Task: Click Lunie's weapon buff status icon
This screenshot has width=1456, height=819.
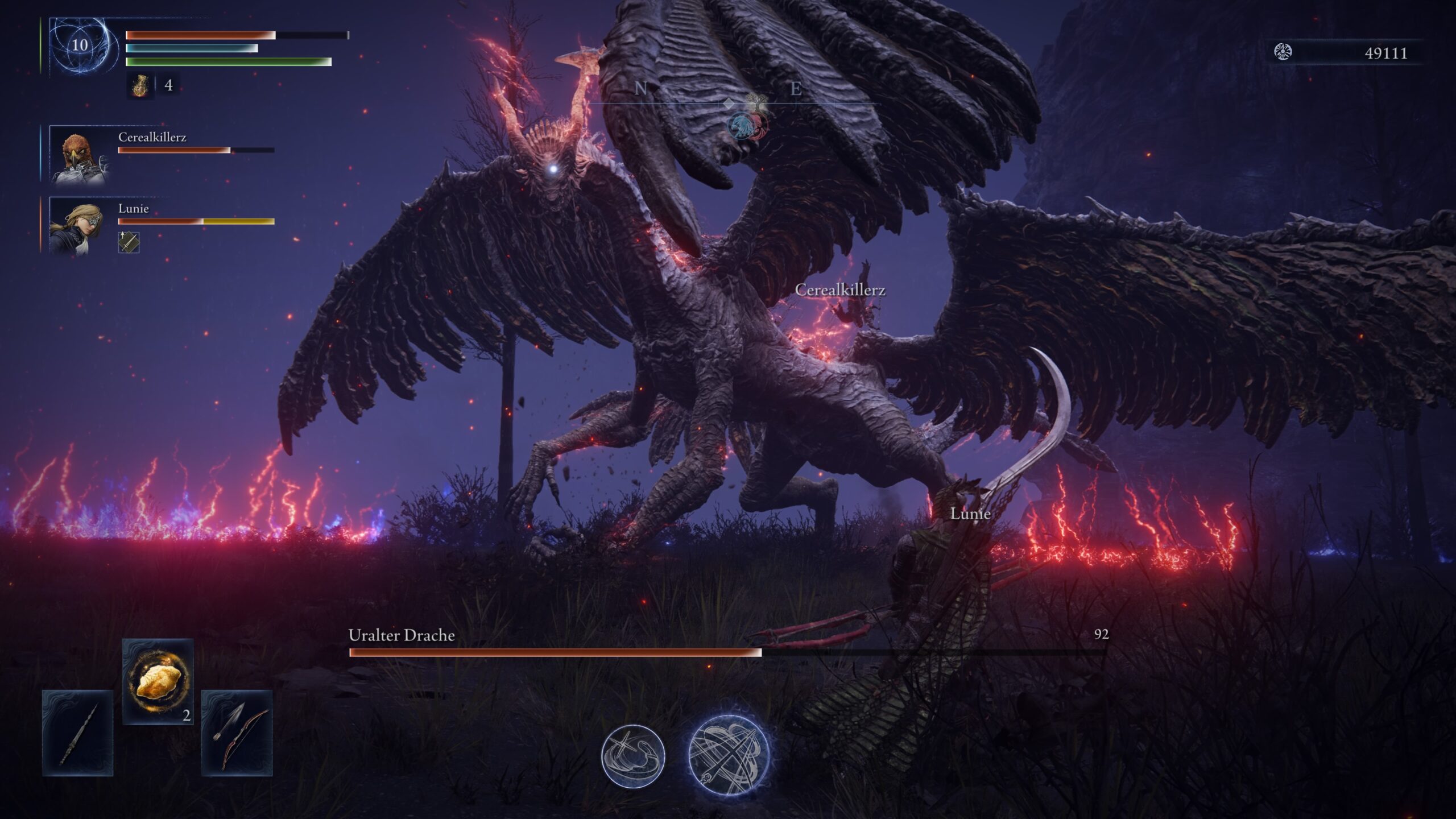Action: click(129, 242)
